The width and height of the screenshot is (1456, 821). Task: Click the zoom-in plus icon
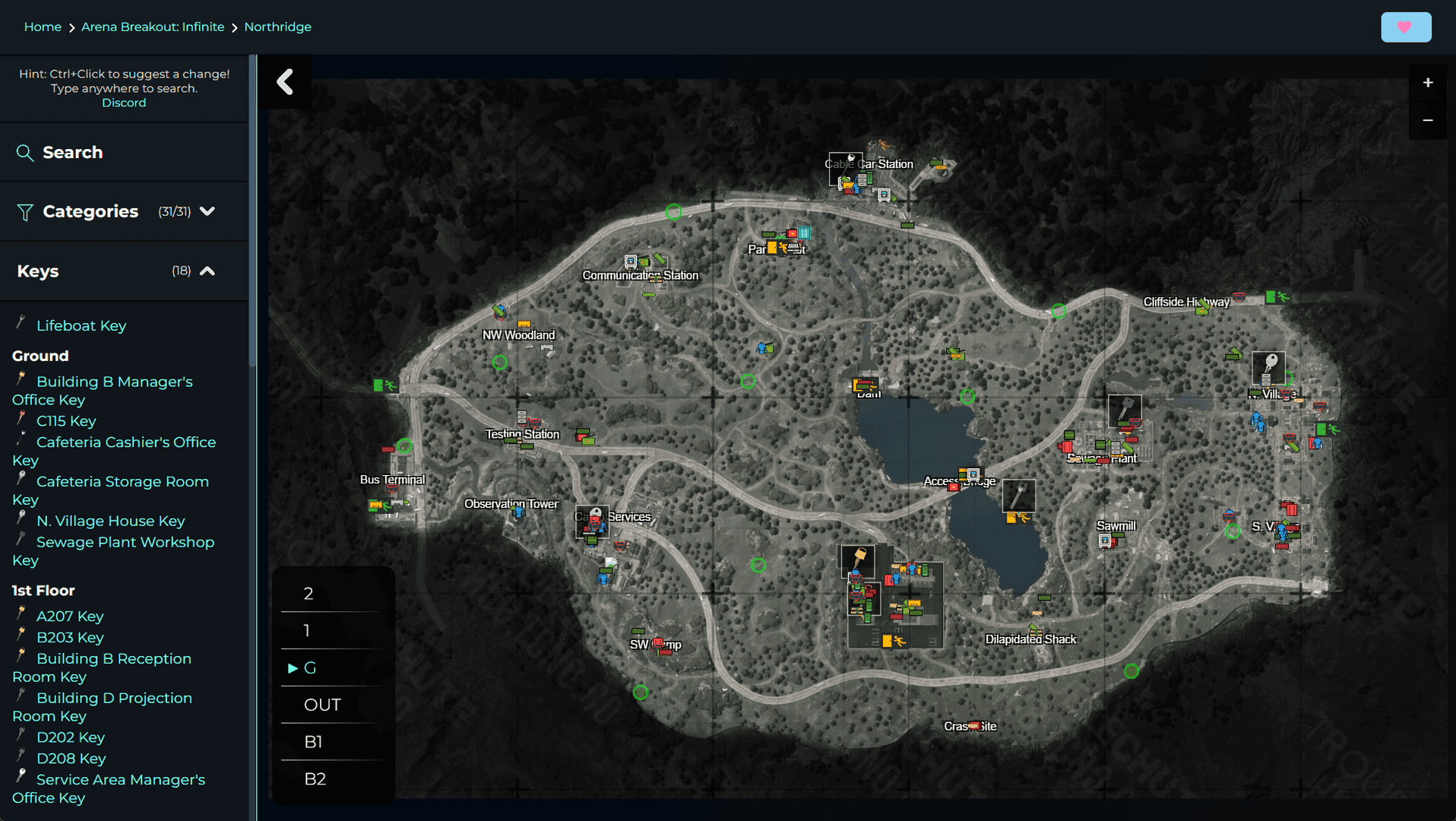(1428, 82)
